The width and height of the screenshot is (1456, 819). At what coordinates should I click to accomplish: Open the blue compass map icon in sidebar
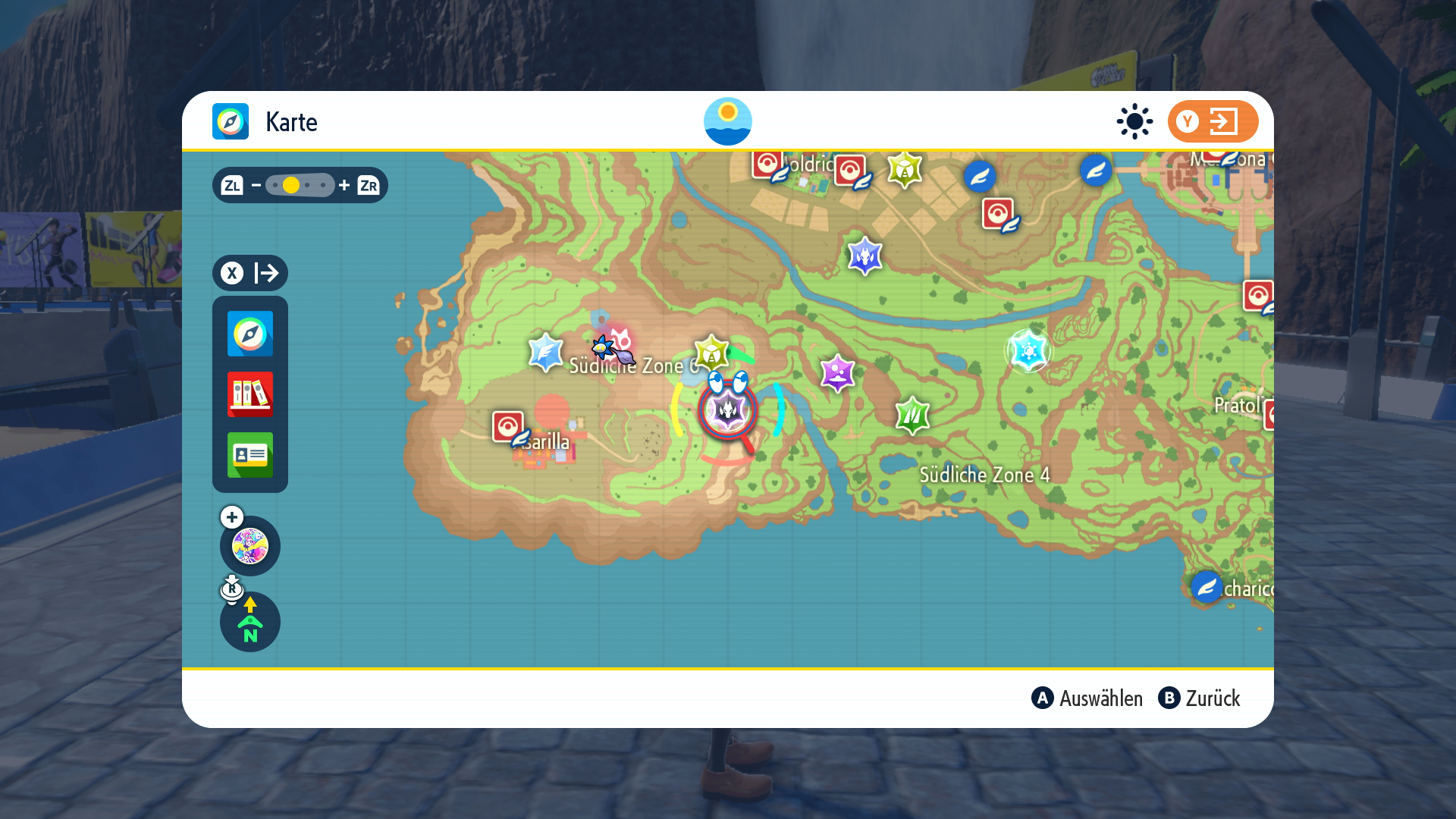coord(249,333)
